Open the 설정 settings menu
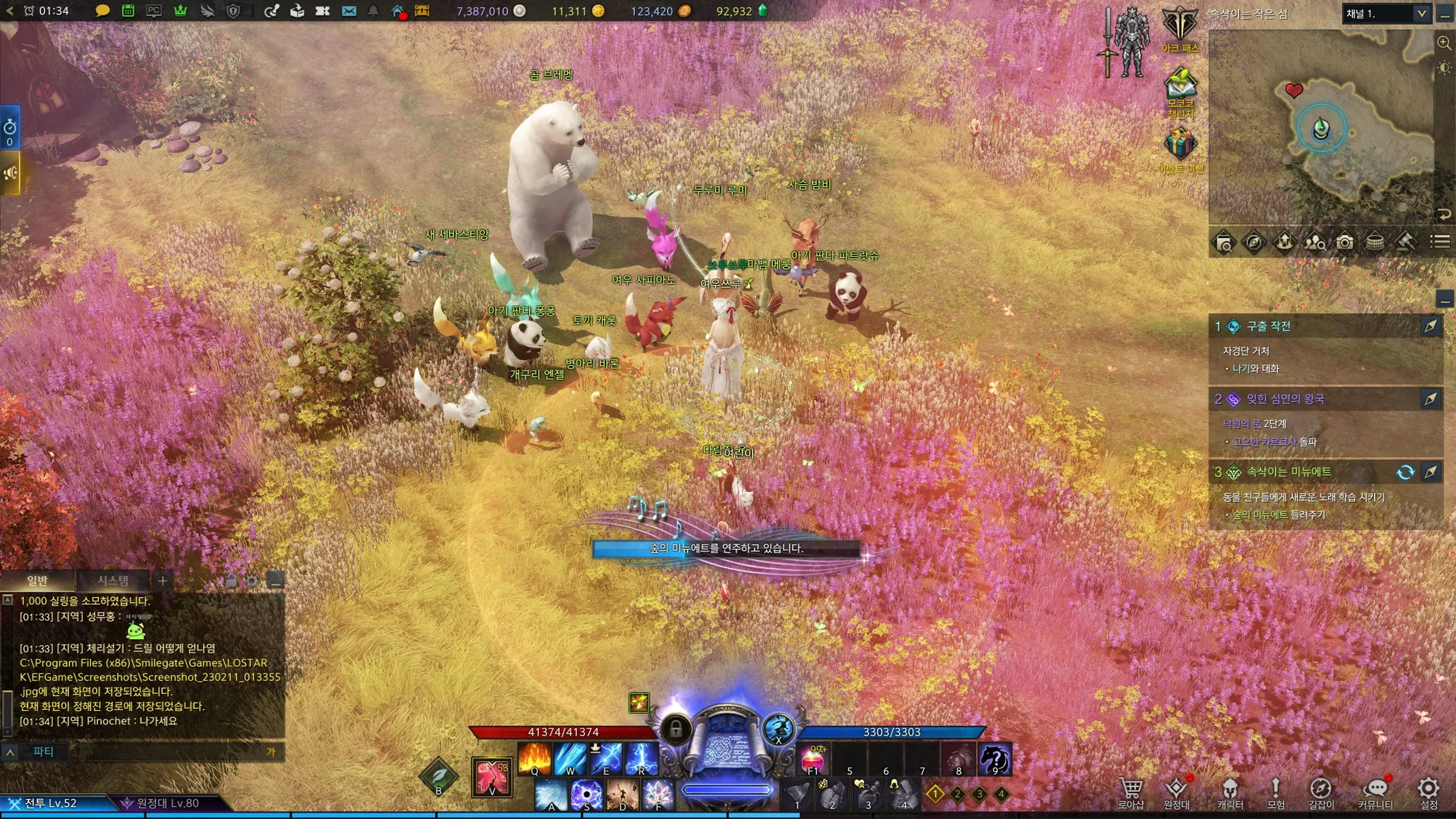This screenshot has width=1456, height=819. [1428, 792]
